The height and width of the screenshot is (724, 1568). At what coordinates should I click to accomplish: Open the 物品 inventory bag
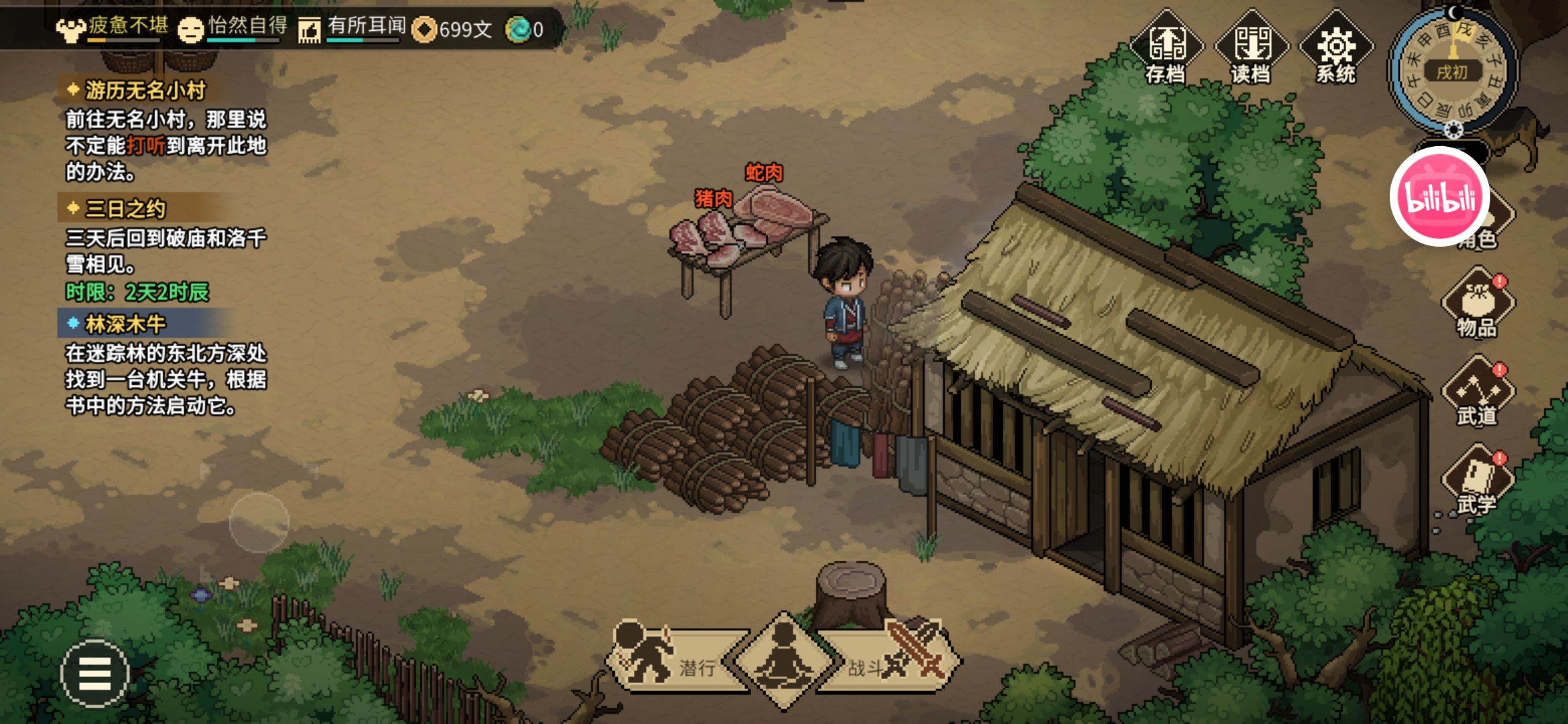click(x=1478, y=304)
